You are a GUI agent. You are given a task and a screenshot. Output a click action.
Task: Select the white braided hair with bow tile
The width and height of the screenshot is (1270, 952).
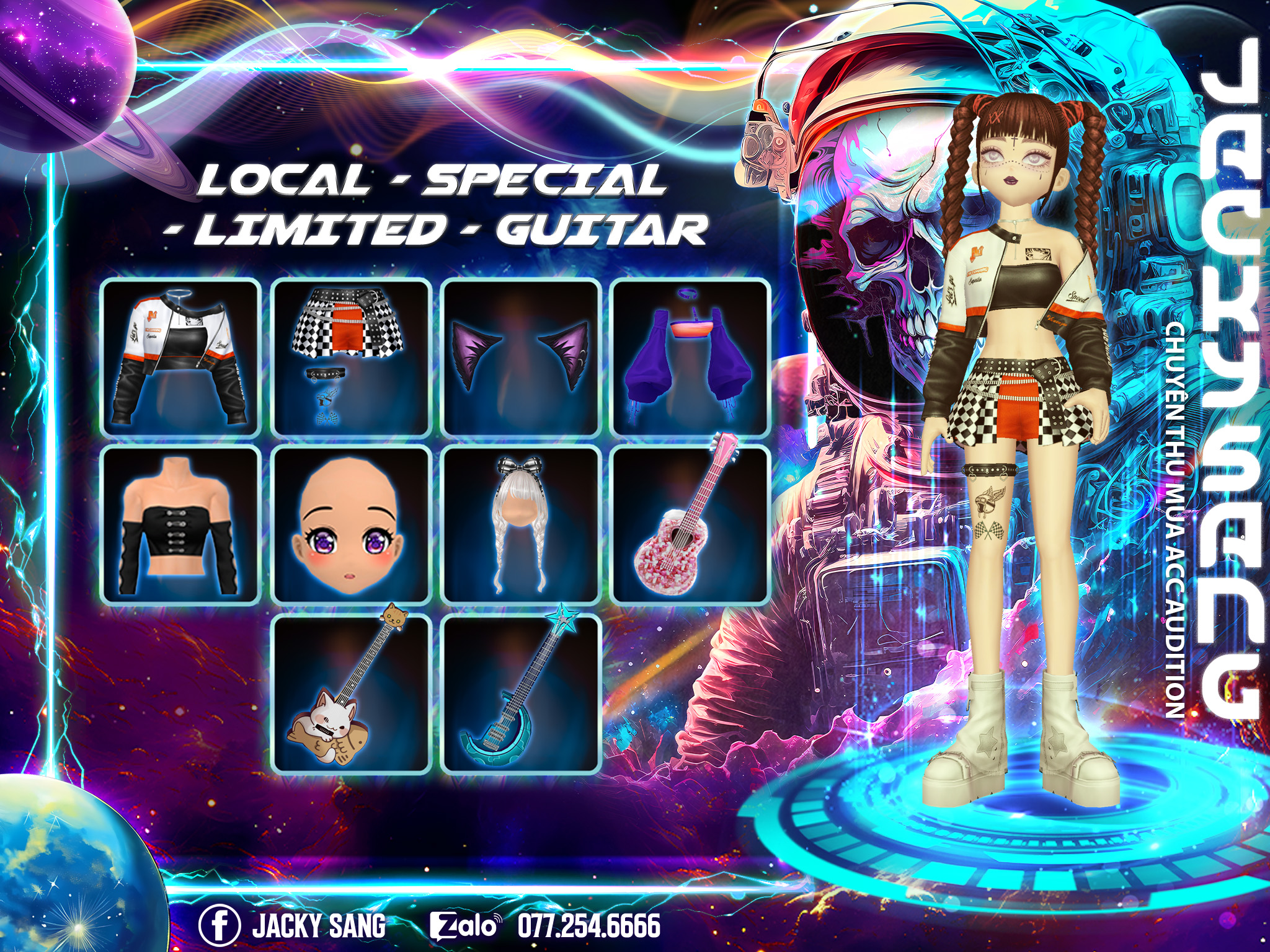521,525
